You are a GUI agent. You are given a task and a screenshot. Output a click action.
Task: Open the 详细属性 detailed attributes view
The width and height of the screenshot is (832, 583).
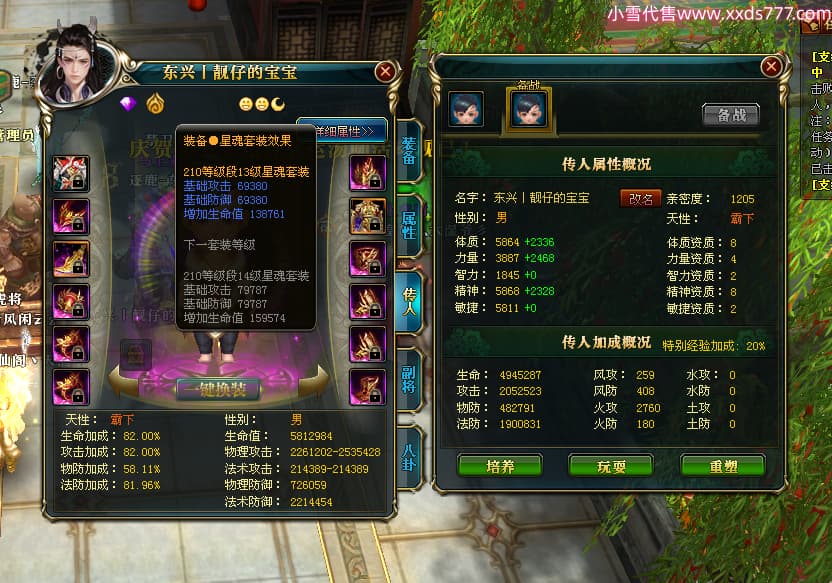(343, 131)
